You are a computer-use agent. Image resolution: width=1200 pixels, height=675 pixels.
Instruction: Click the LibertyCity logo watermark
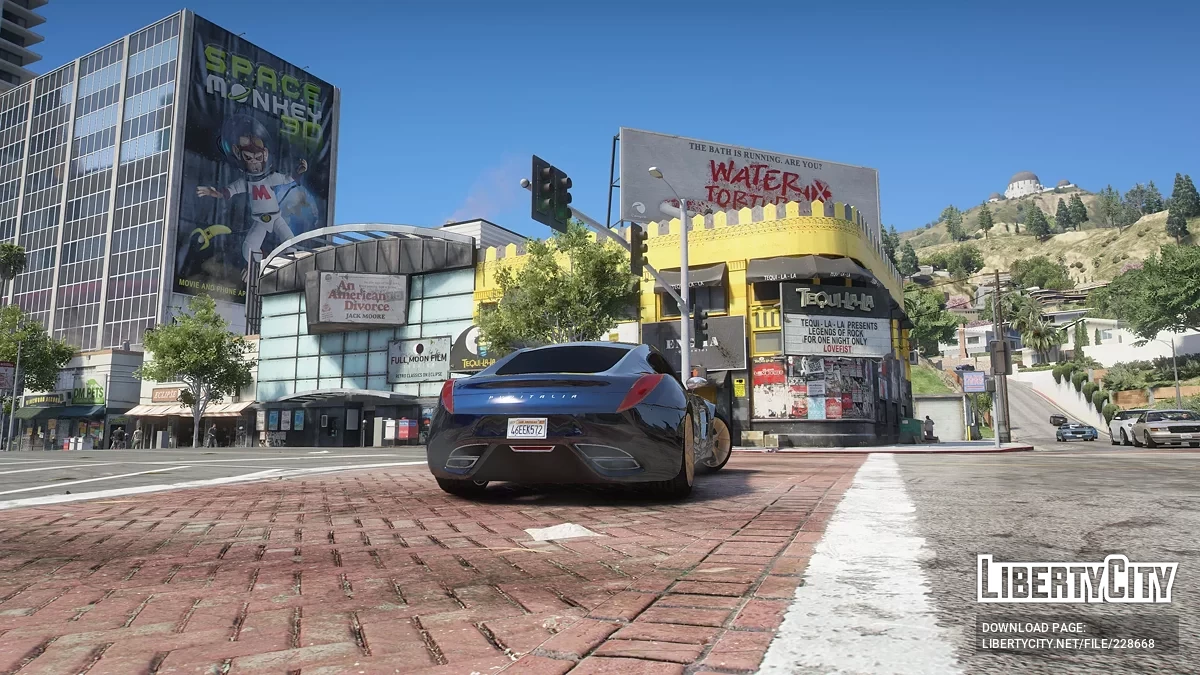pyautogui.click(x=1076, y=580)
